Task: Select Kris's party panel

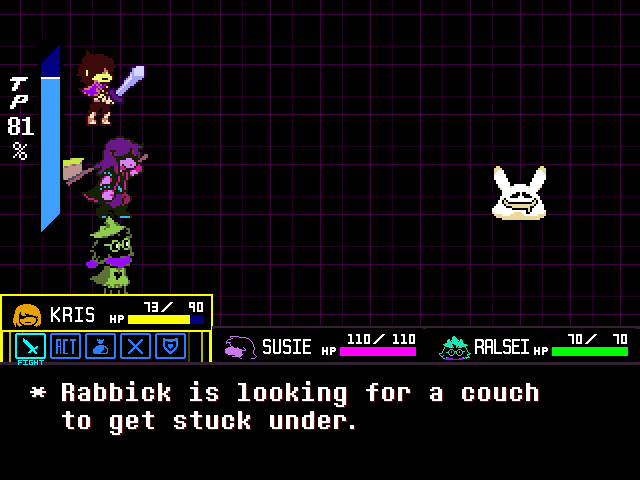Action: click(x=106, y=313)
